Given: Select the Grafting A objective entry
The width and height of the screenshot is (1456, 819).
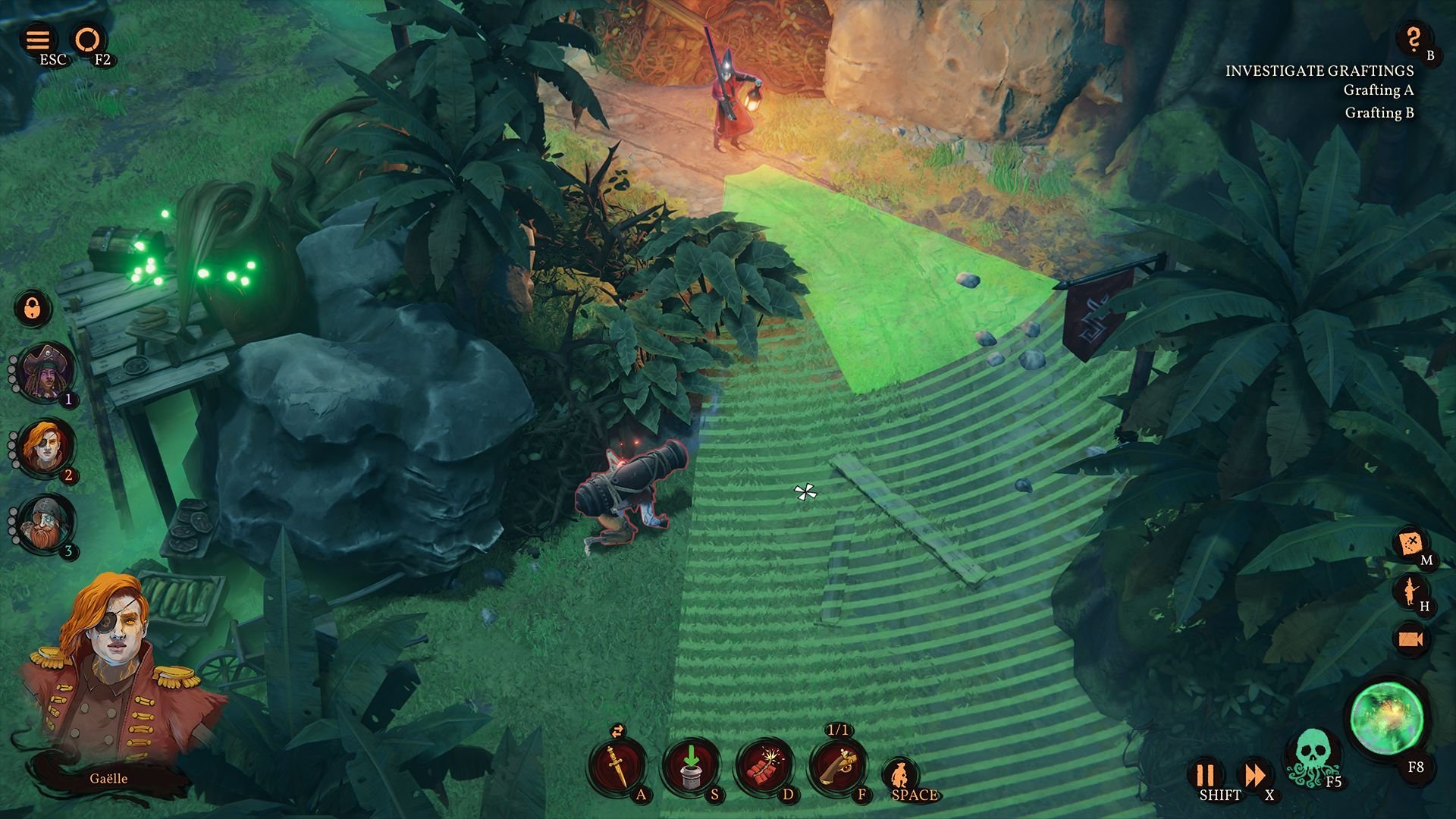Looking at the screenshot, I should point(1379,91).
